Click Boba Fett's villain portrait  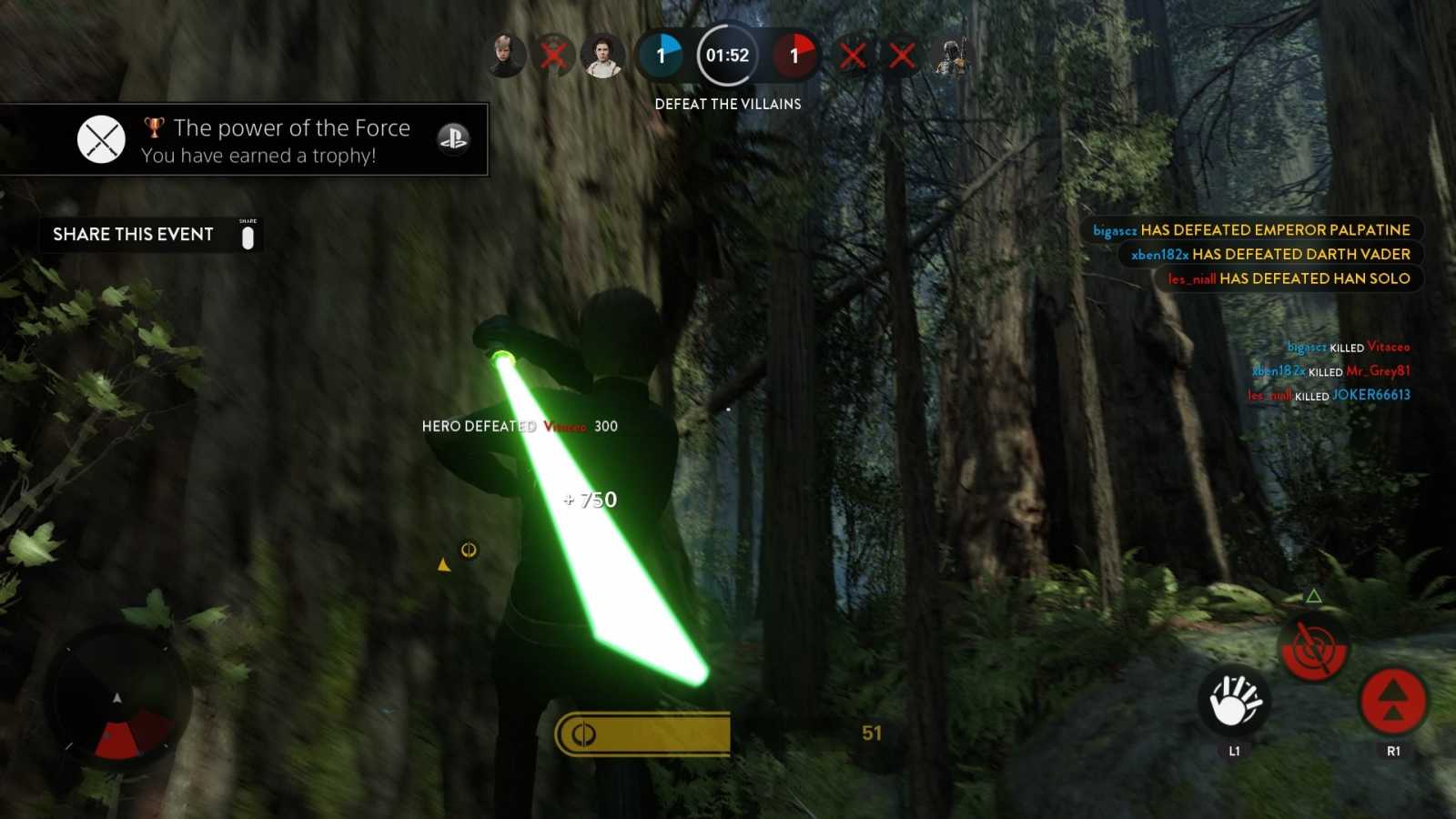point(952,55)
